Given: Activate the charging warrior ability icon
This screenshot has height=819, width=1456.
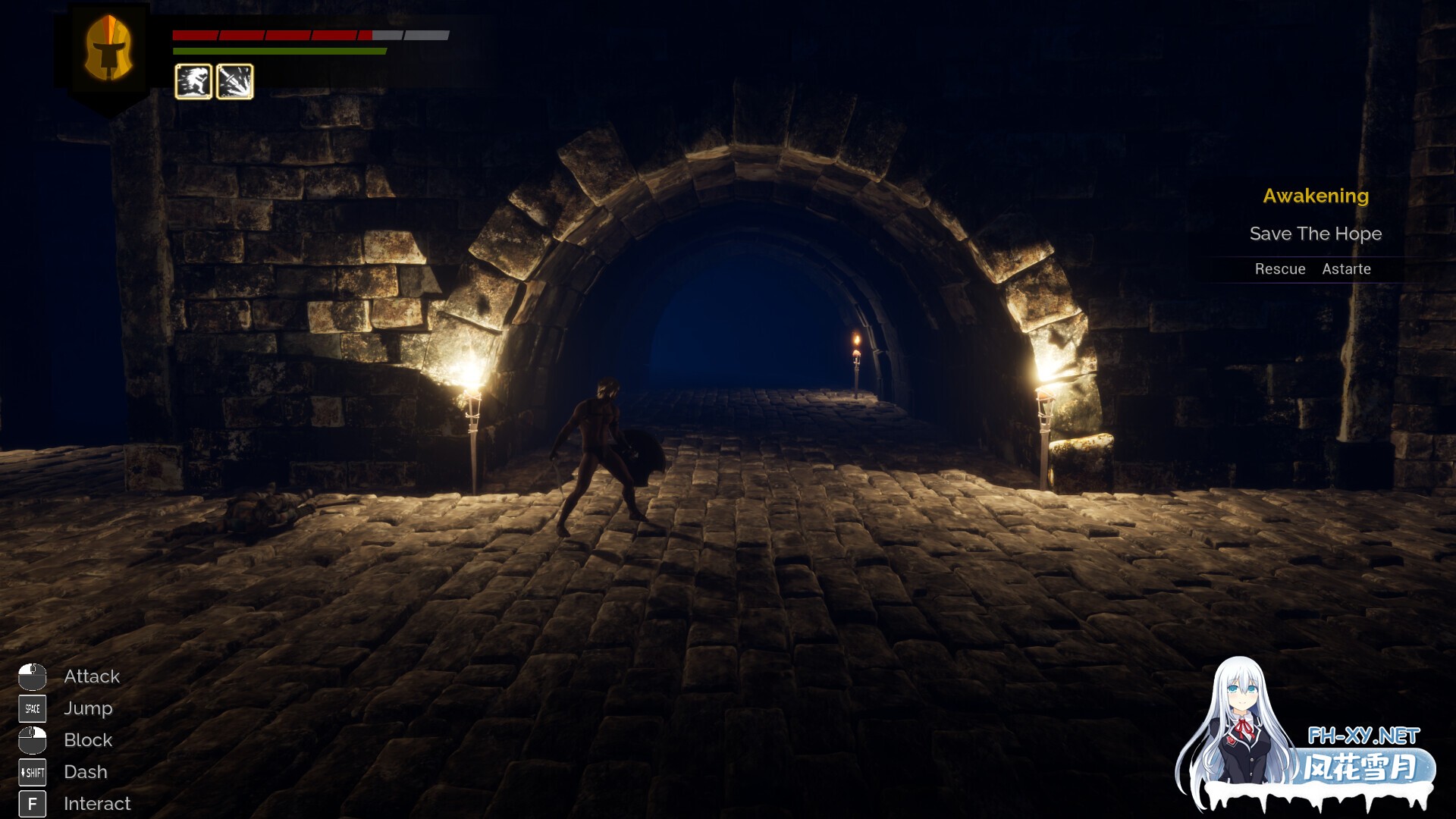Looking at the screenshot, I should point(193,81).
